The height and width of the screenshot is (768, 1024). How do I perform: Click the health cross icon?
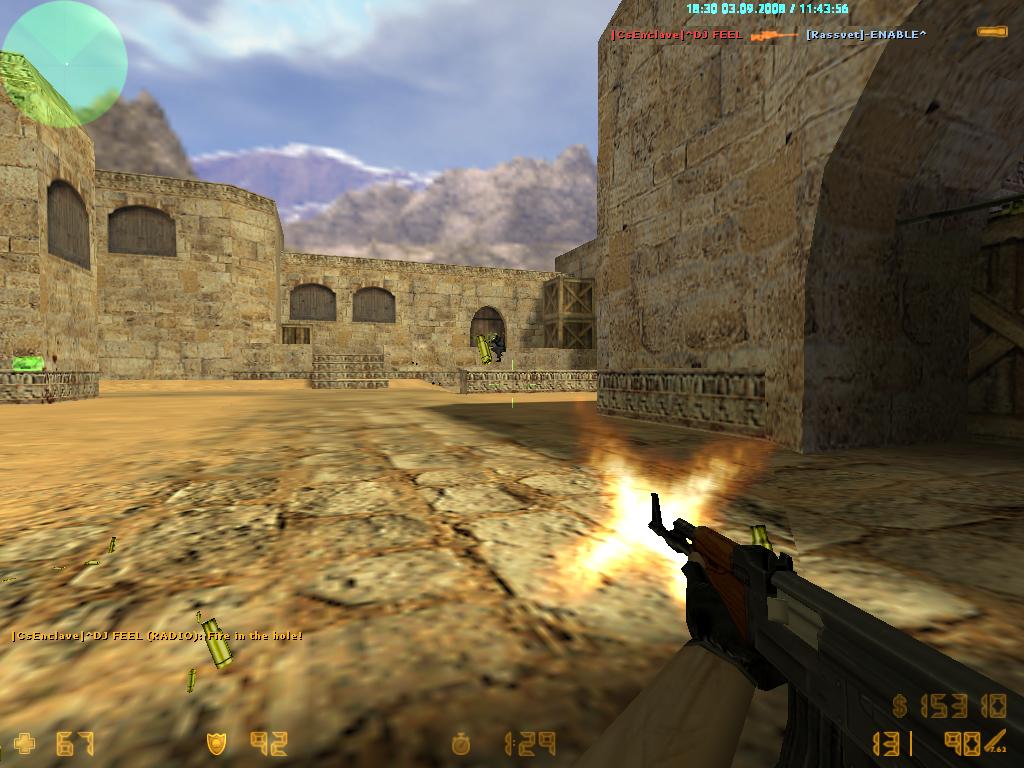pos(24,744)
